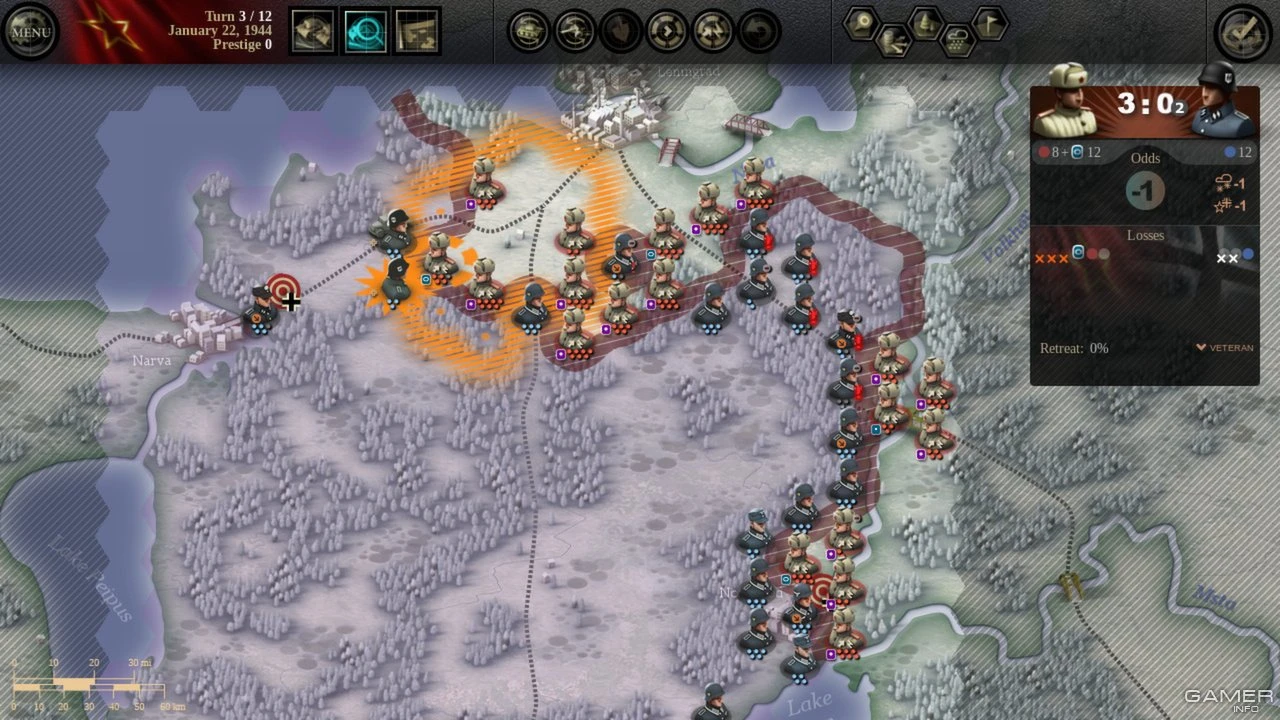Screen dimensions: 1280x720
Task: Select the tank unit icon in top toolbar
Action: point(527,30)
